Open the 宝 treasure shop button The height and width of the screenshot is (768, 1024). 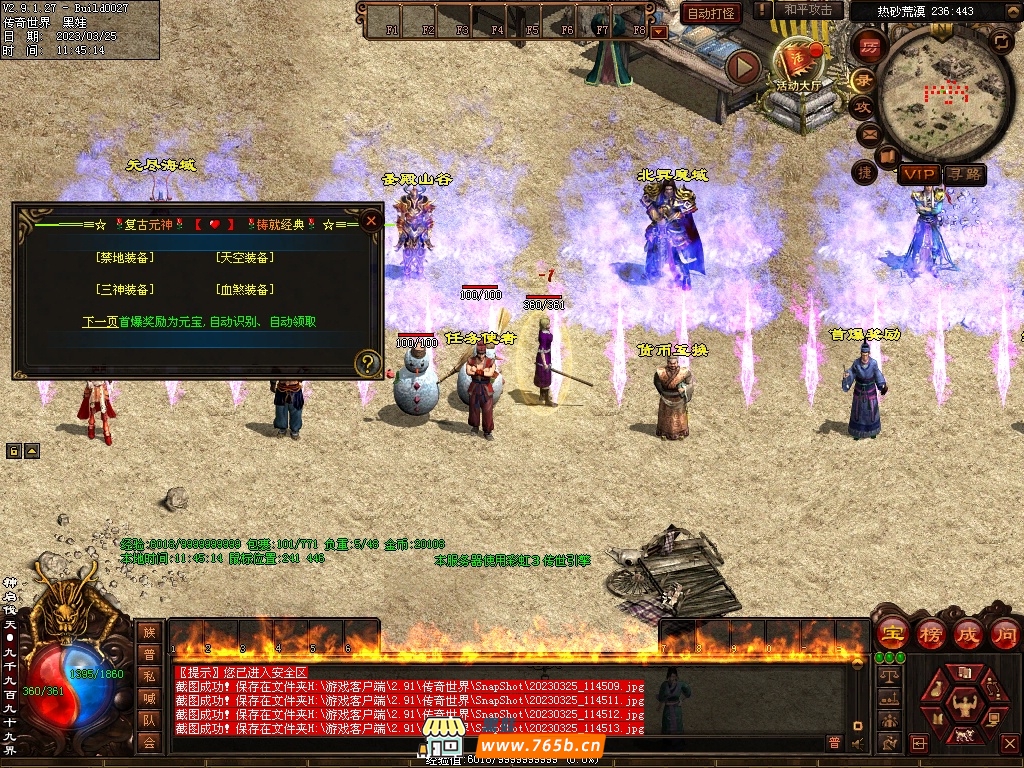click(890, 633)
